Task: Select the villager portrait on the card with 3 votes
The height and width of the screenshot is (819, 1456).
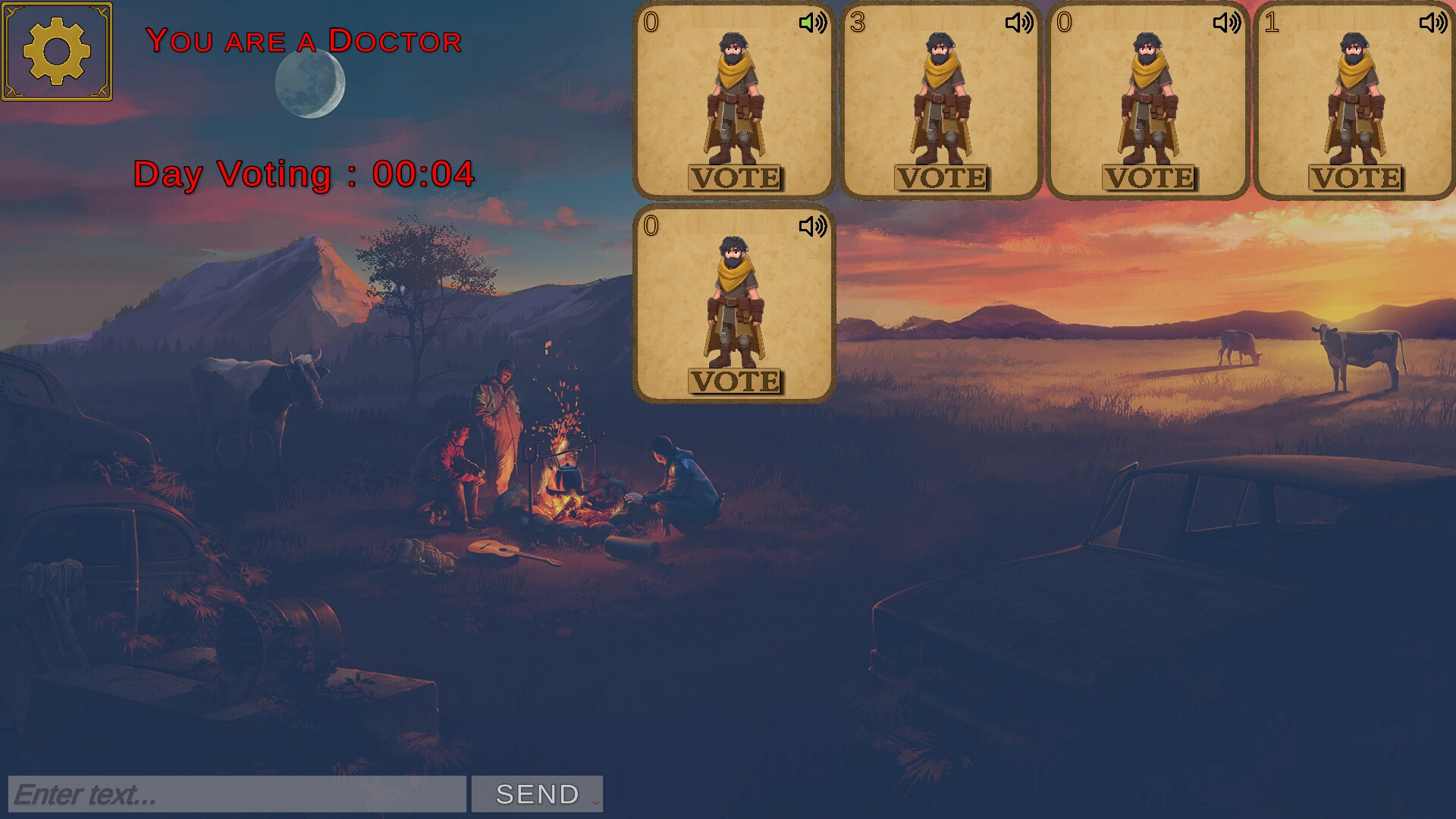Action: [x=942, y=99]
